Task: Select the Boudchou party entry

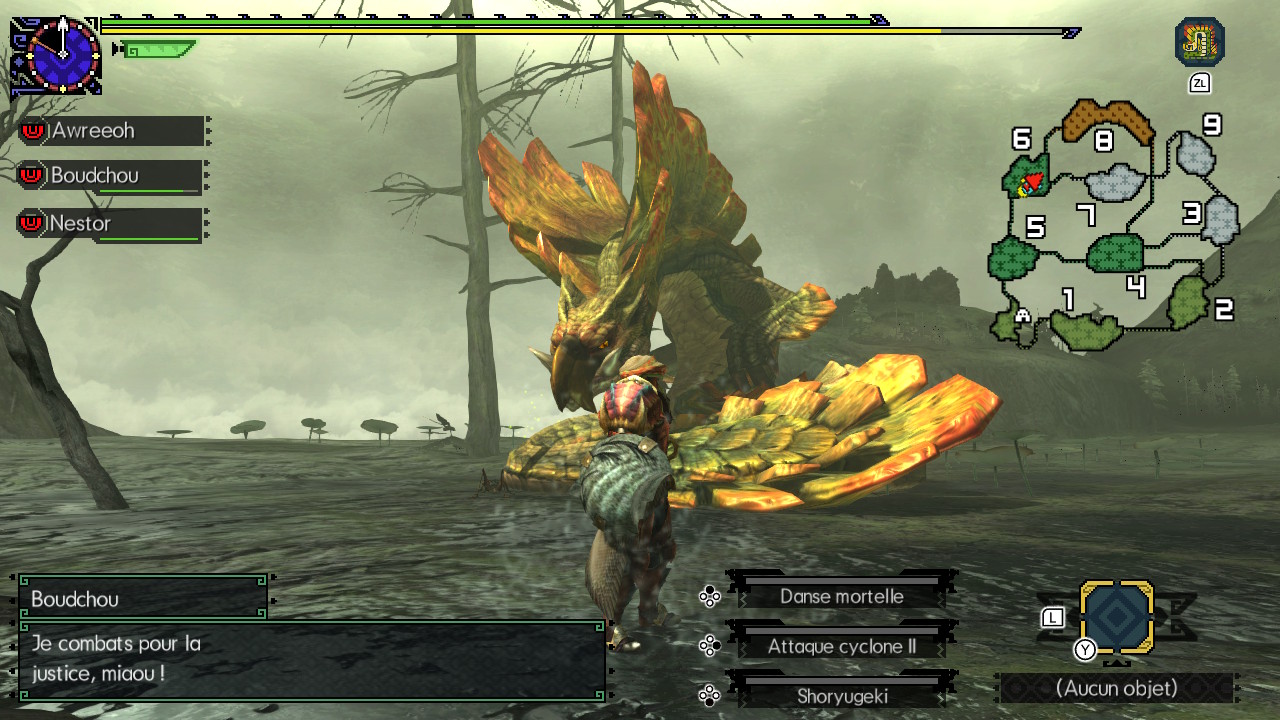Action: (x=112, y=176)
